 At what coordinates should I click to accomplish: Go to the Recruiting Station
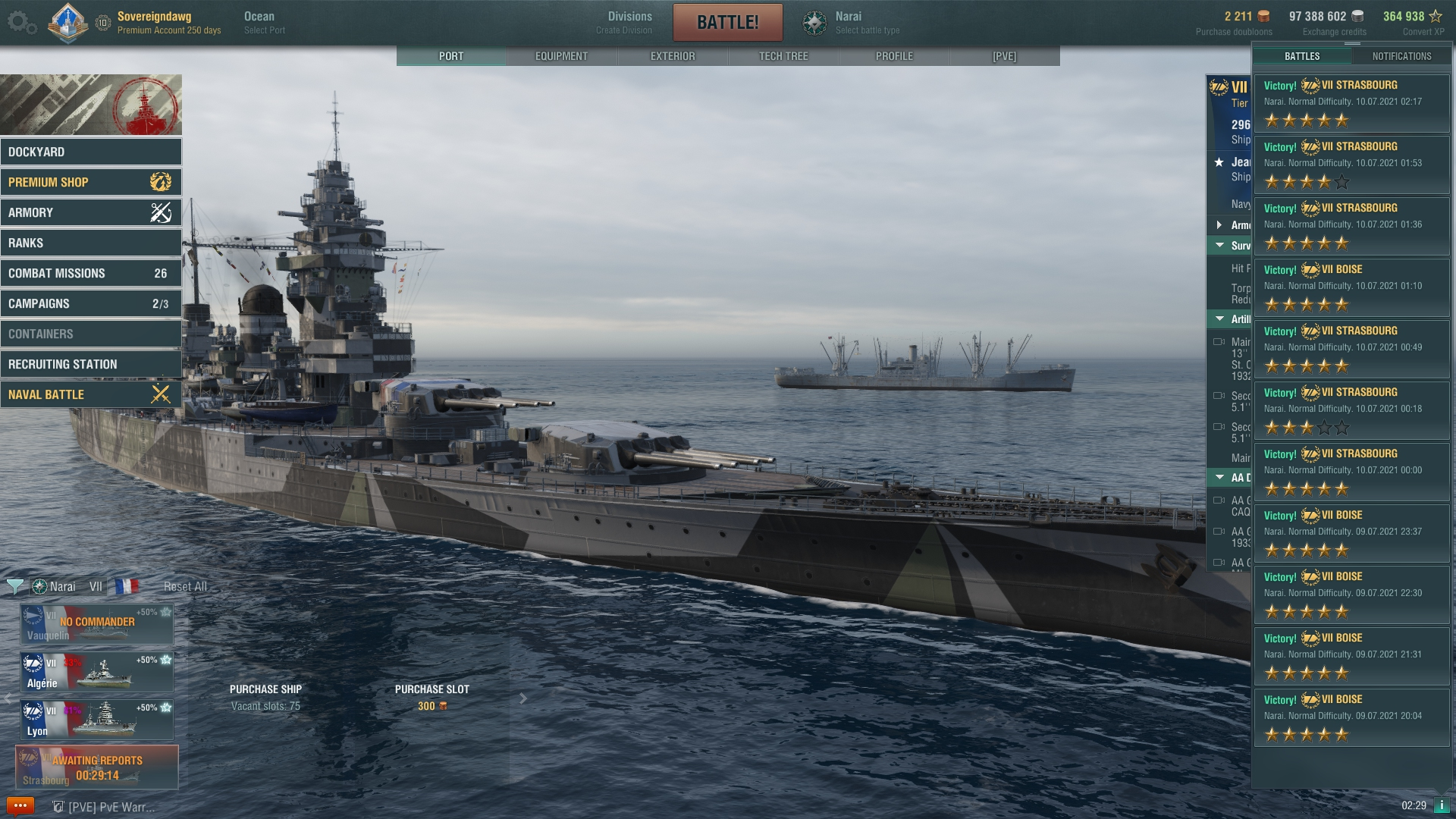click(x=91, y=364)
